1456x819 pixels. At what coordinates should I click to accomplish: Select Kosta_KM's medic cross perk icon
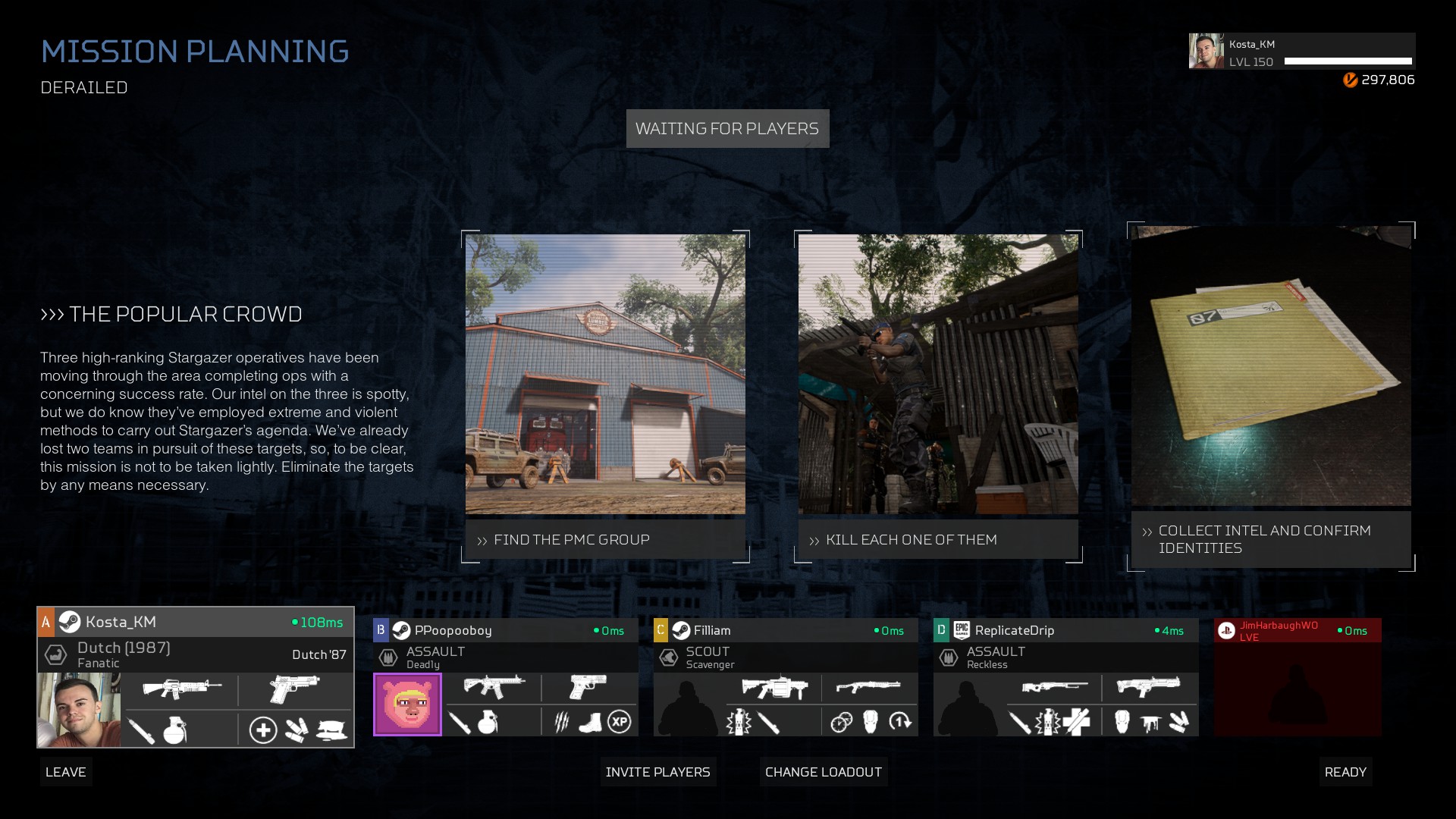(263, 730)
